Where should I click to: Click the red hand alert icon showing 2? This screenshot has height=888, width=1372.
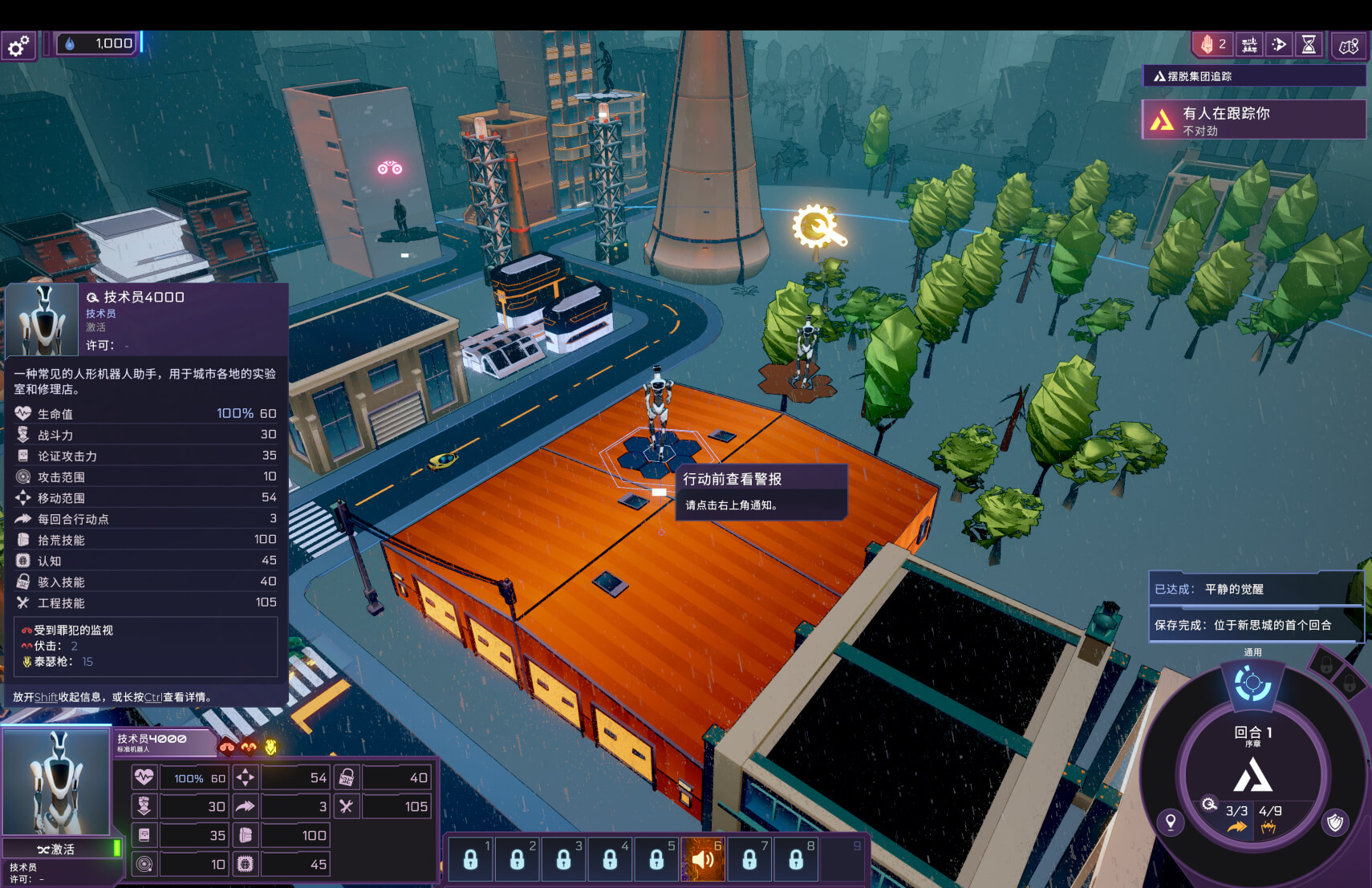pos(1212,44)
